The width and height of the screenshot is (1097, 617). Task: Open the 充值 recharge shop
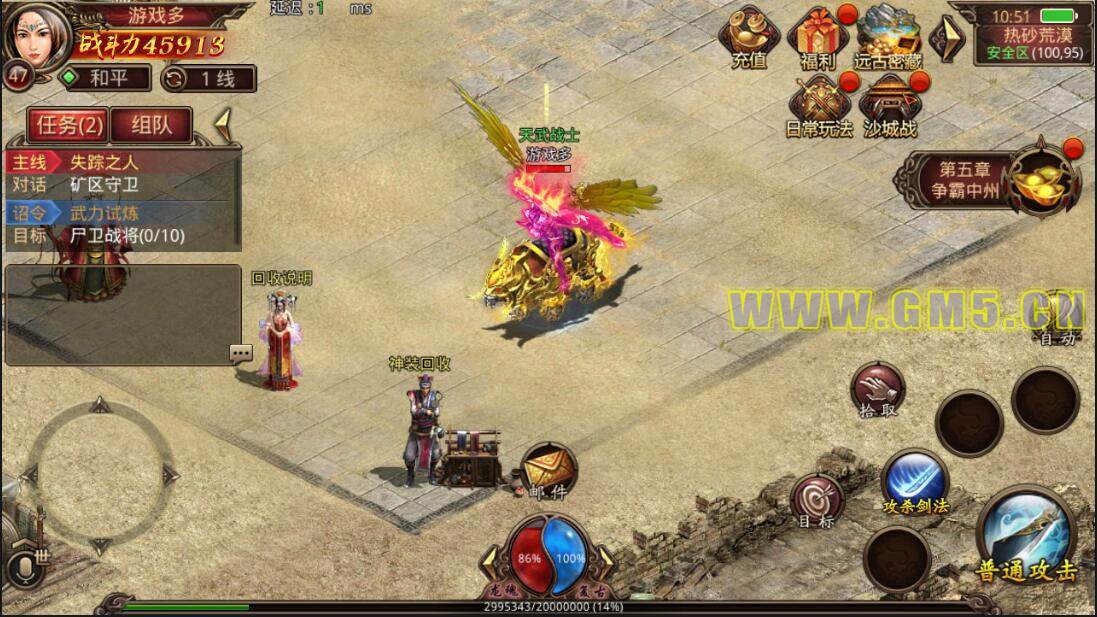click(x=749, y=38)
